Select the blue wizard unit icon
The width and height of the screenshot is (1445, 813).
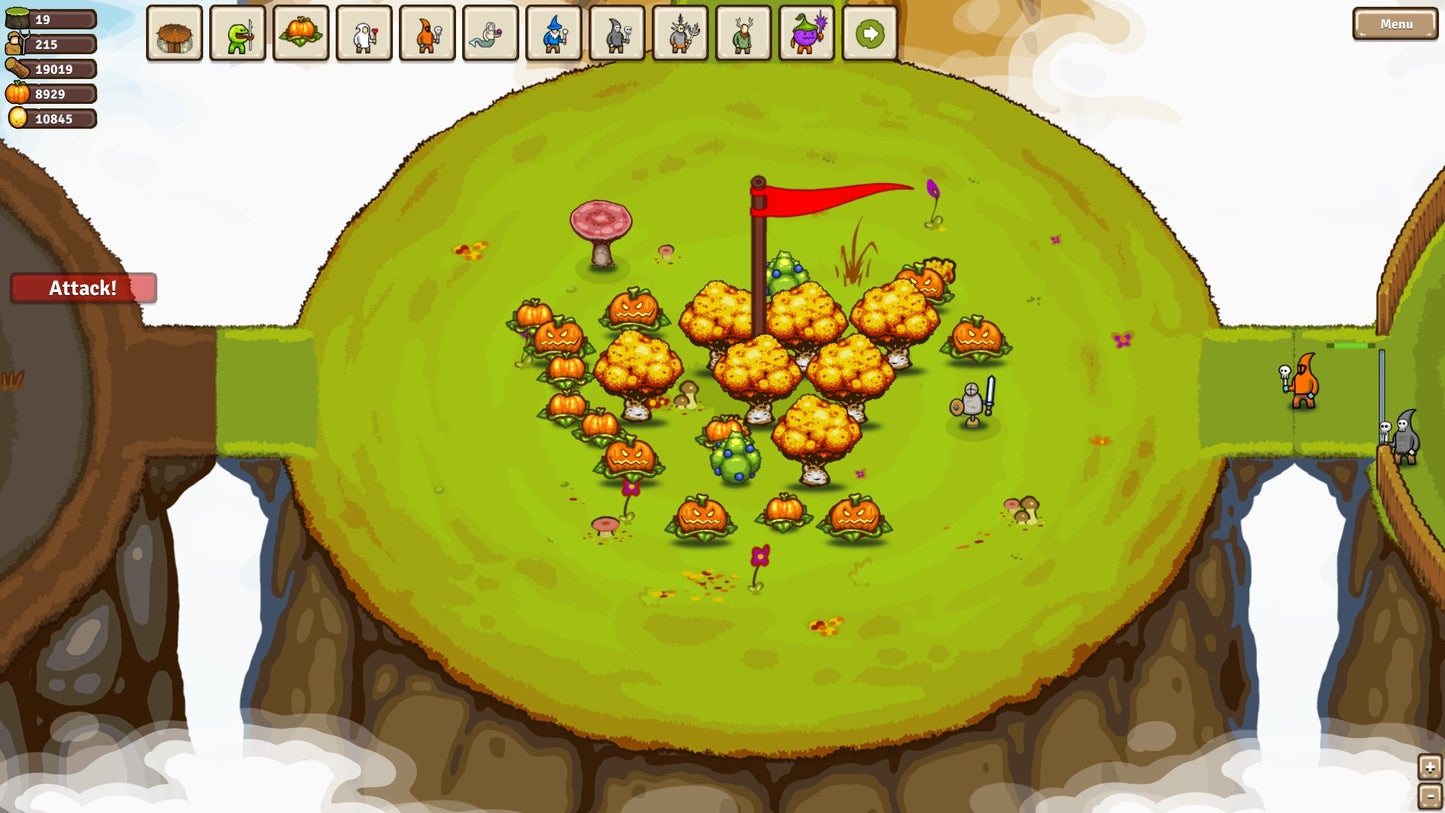tap(554, 33)
